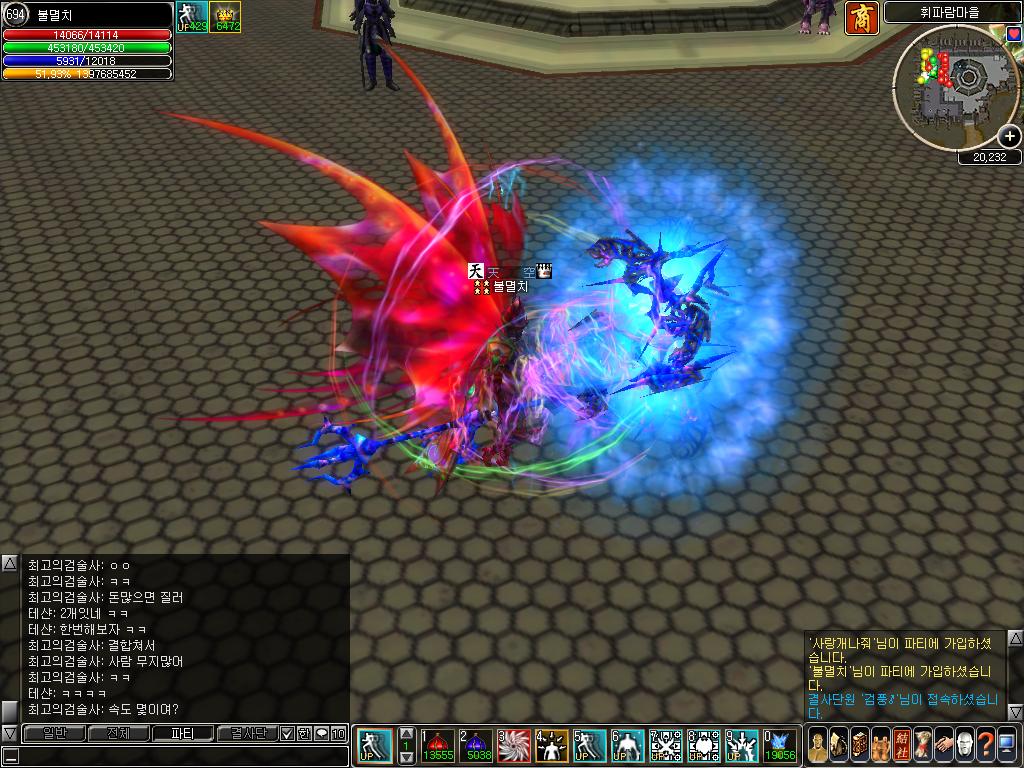Screen dimensions: 1024x768
Task: Open the red 商 merchant icon
Action: (x=861, y=18)
